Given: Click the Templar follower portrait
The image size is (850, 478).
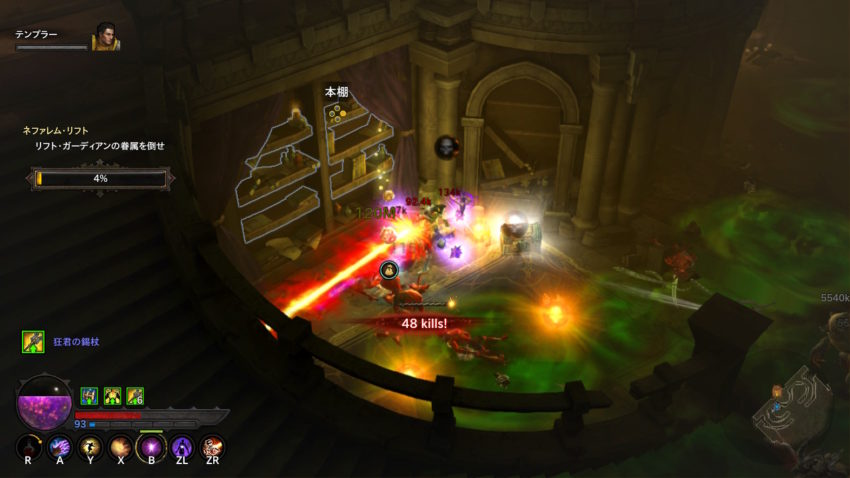Looking at the screenshot, I should point(106,37).
